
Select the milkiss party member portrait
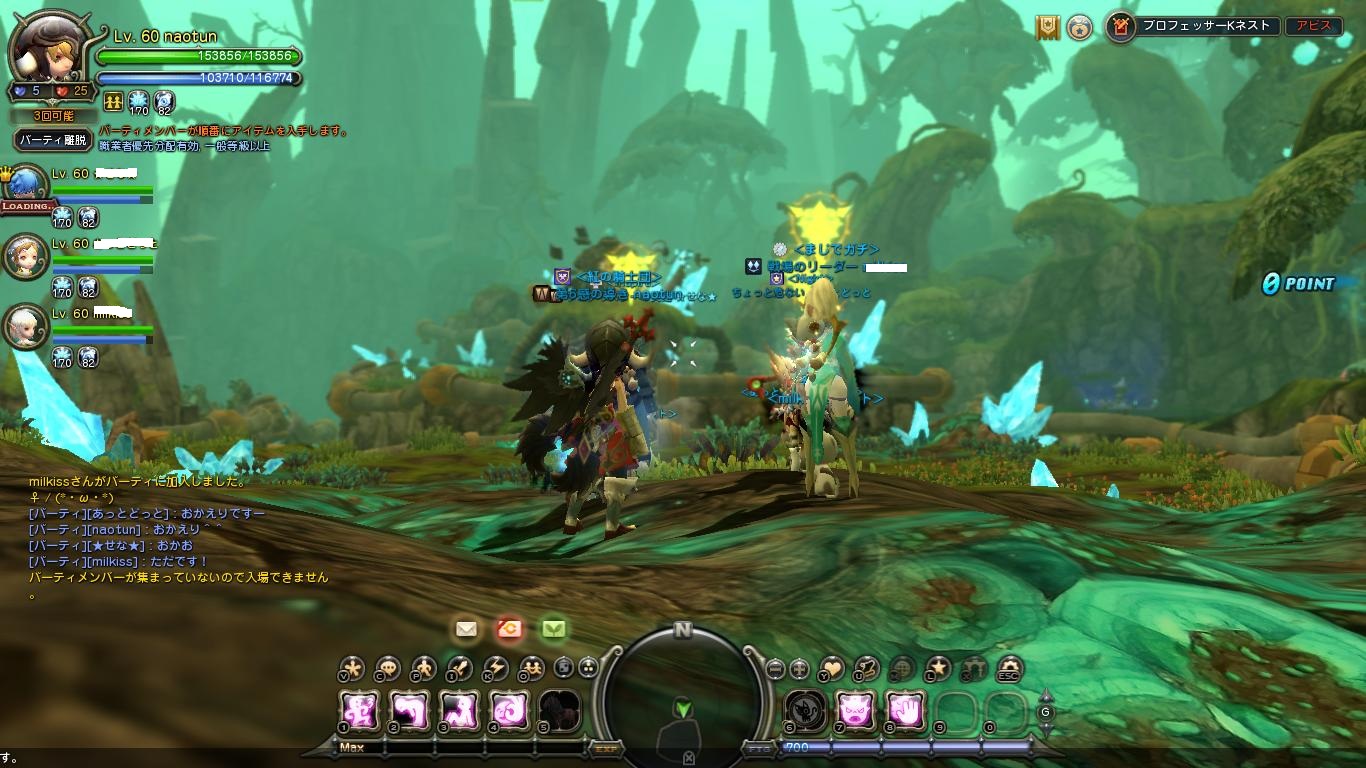coord(26,326)
